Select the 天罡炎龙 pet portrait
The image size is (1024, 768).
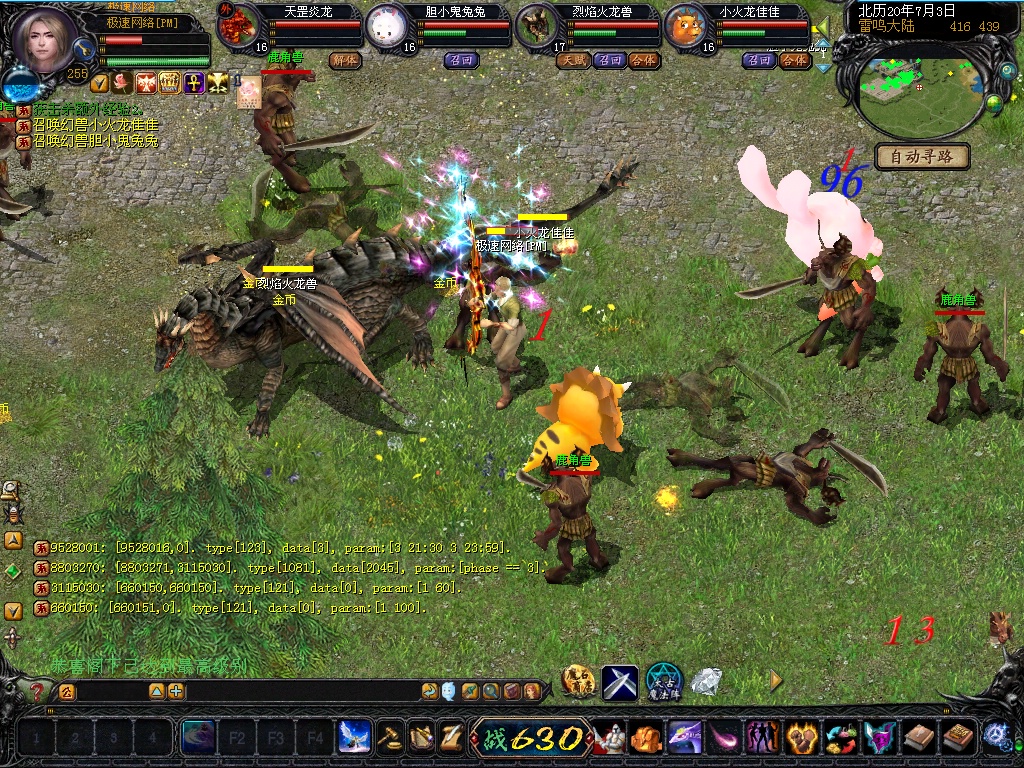pyautogui.click(x=238, y=26)
